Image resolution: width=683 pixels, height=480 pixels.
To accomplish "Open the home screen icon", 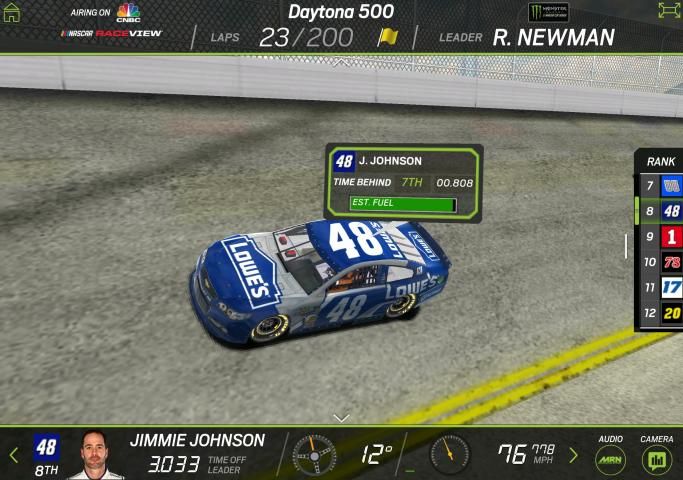I will tap(12, 13).
